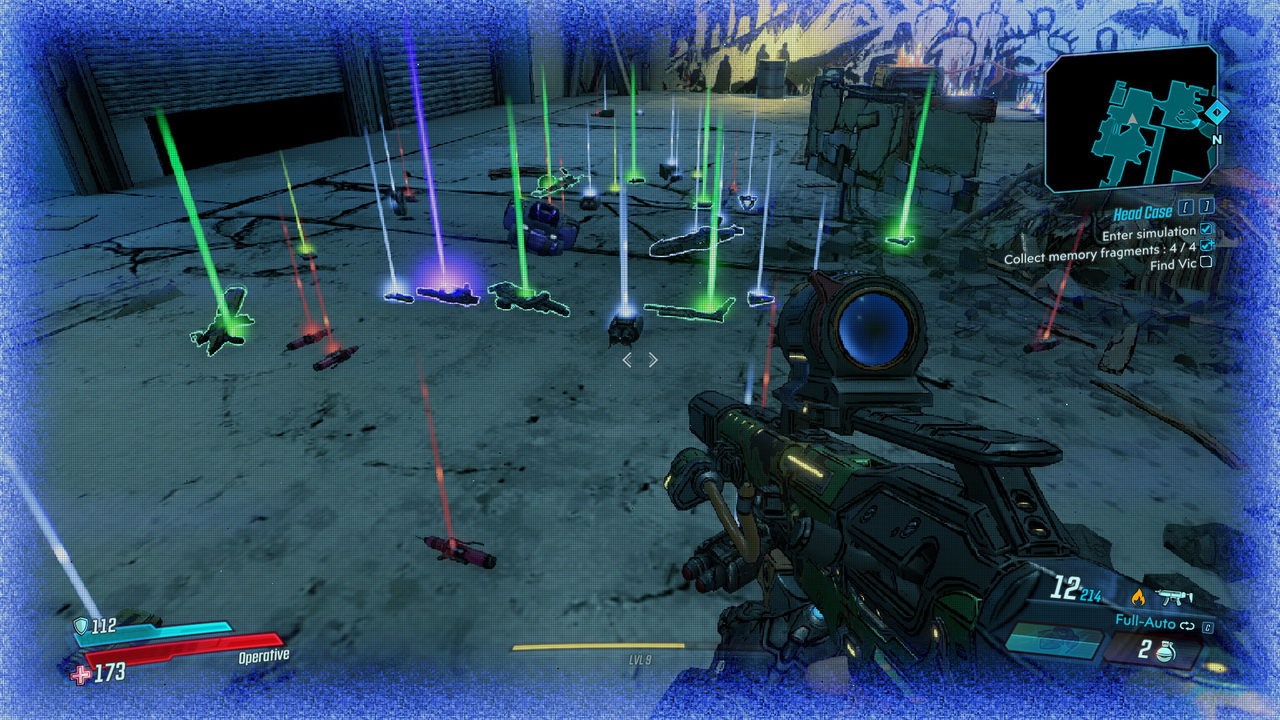Image resolution: width=1280 pixels, height=720 pixels.
Task: Open the minimap in the corner
Action: [1130, 118]
